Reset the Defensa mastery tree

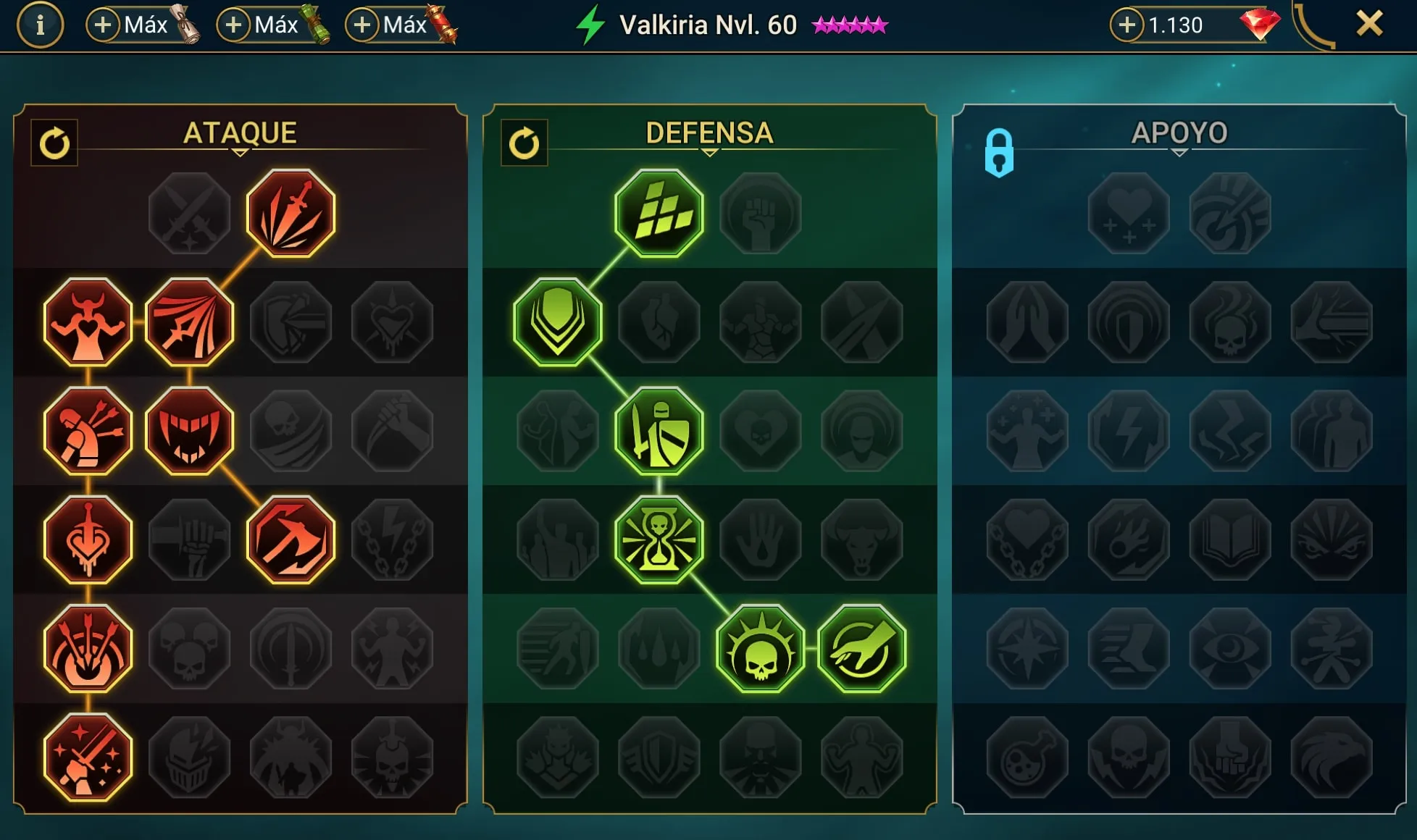pos(524,143)
